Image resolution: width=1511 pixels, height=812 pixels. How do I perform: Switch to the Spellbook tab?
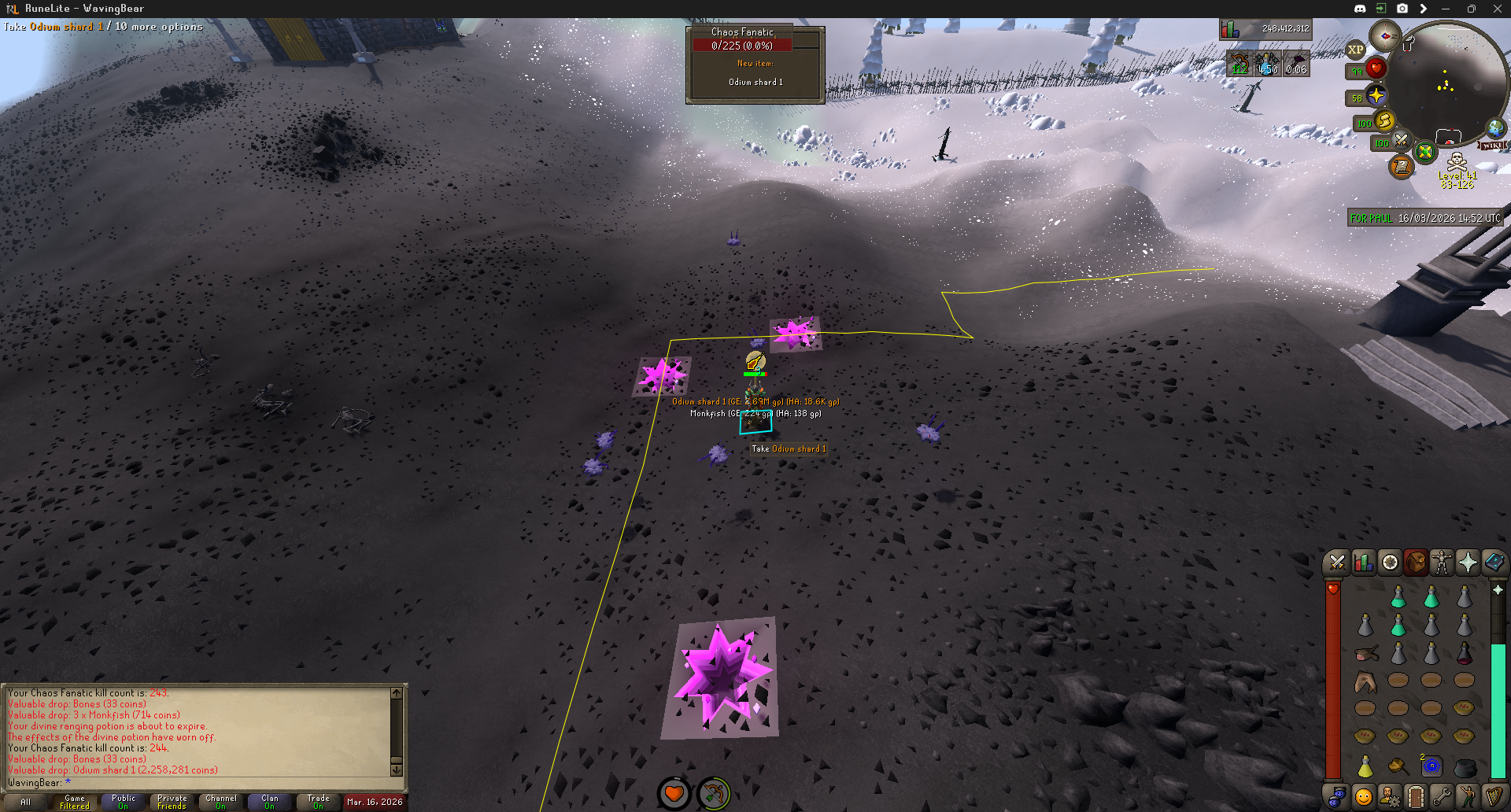(x=1494, y=563)
